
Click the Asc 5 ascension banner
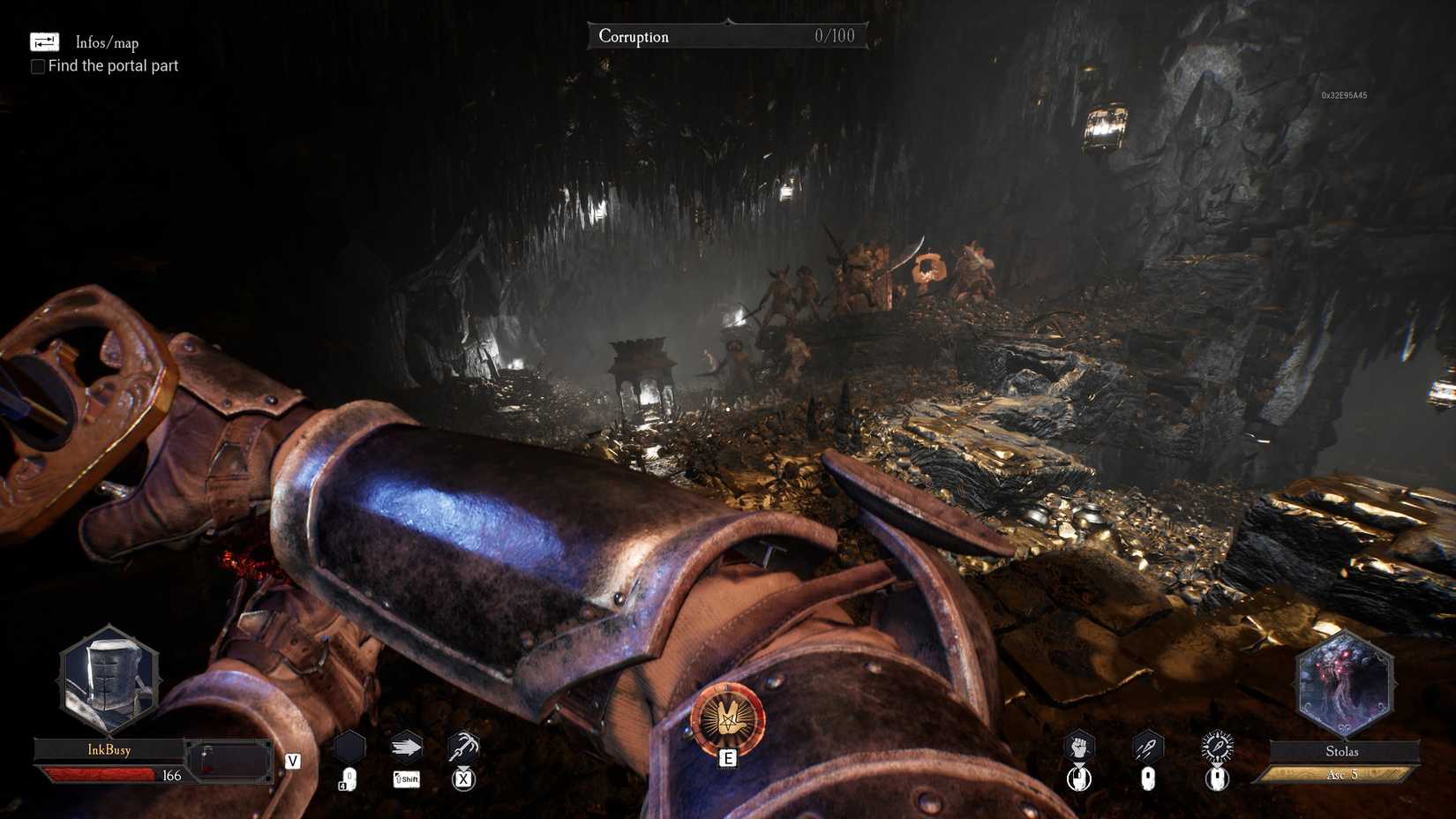pos(1343,774)
